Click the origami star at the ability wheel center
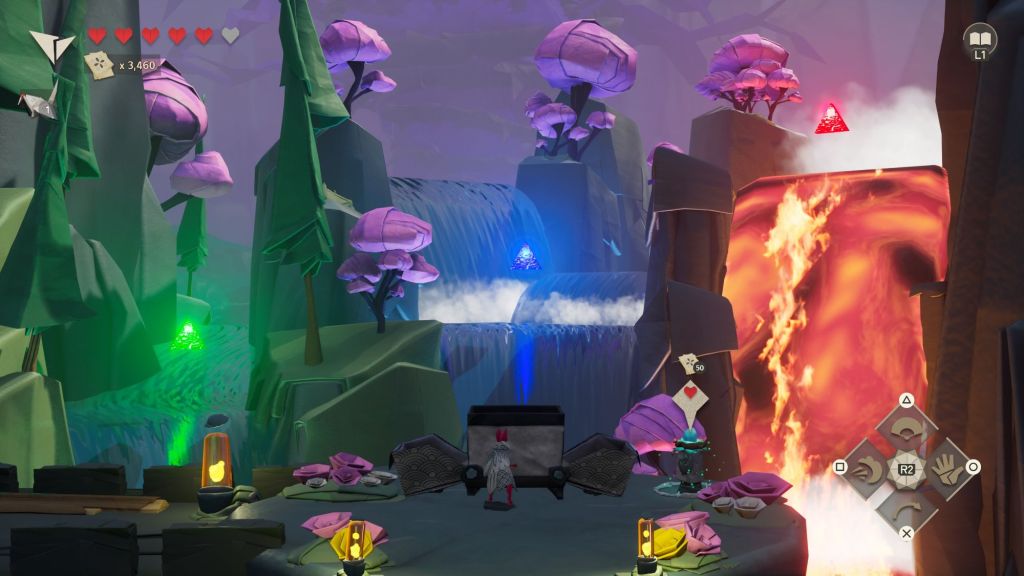 906,467
